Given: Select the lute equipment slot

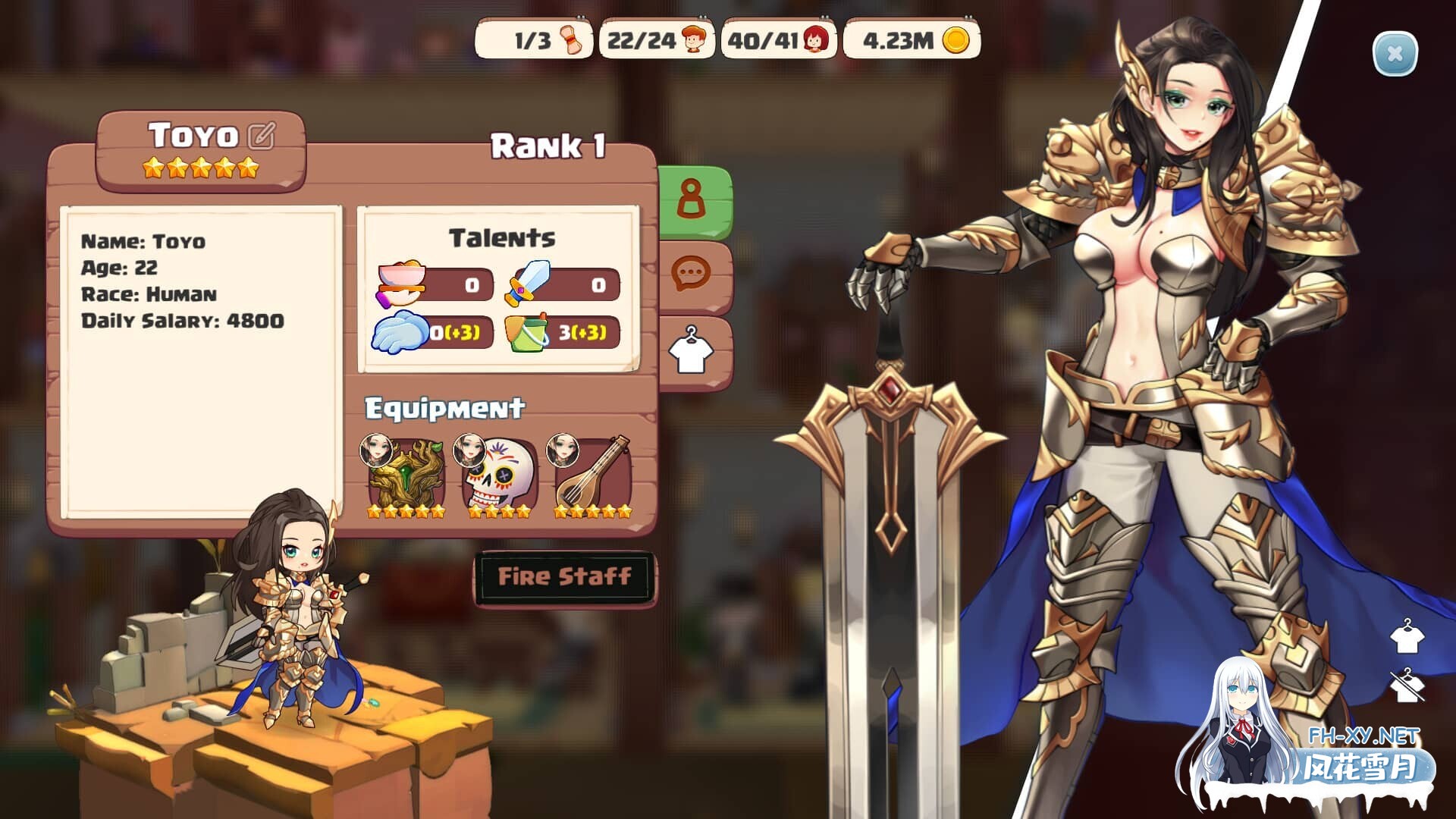Looking at the screenshot, I should tap(593, 475).
